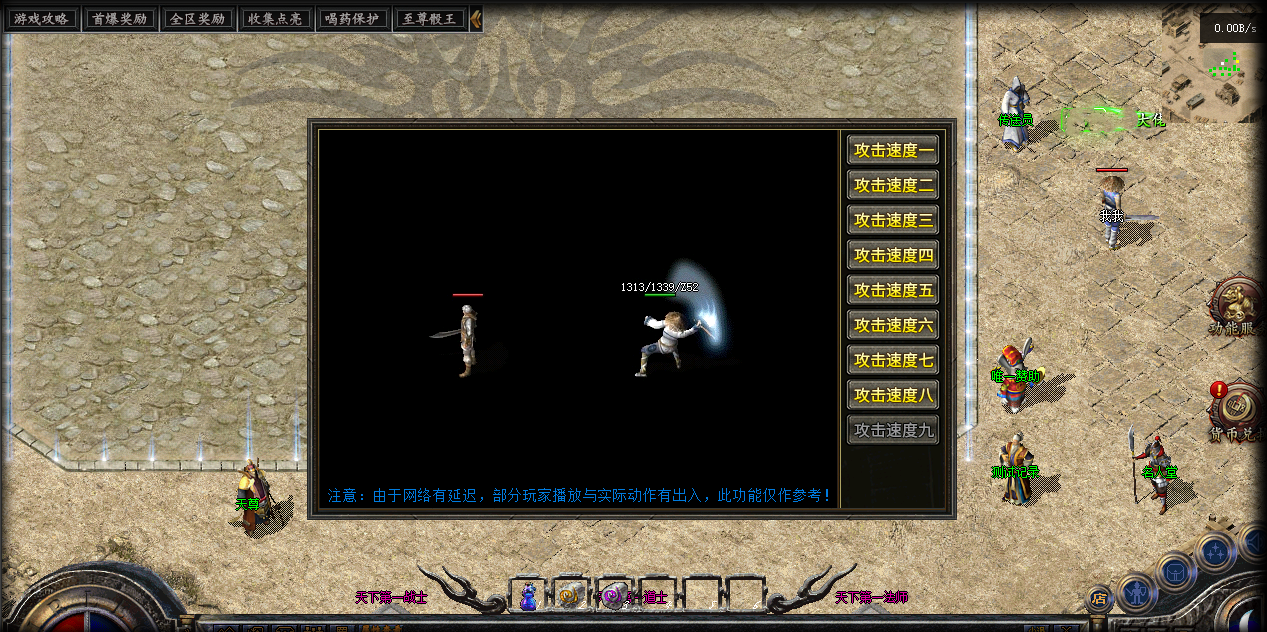Use the blue potion in the hotbar
Viewport: 1267px width, 632px height.
tap(528, 596)
